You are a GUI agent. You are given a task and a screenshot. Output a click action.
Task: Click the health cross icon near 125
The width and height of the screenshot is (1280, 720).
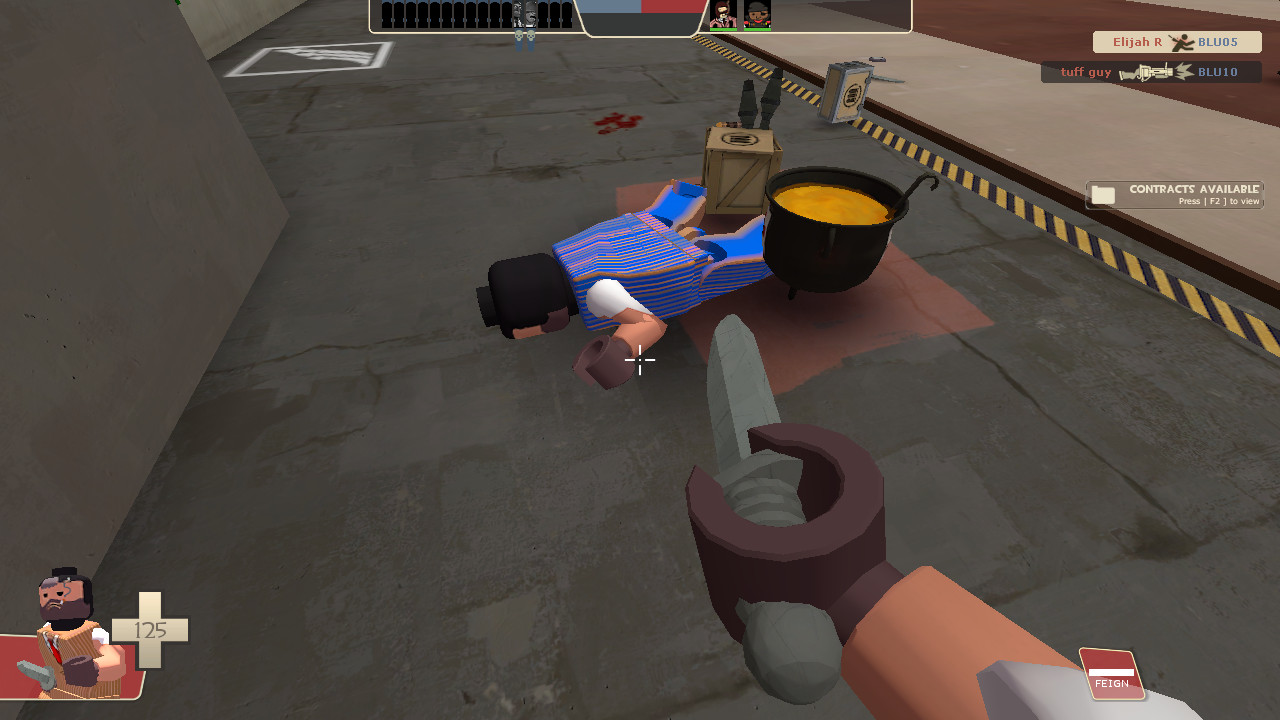coord(150,631)
